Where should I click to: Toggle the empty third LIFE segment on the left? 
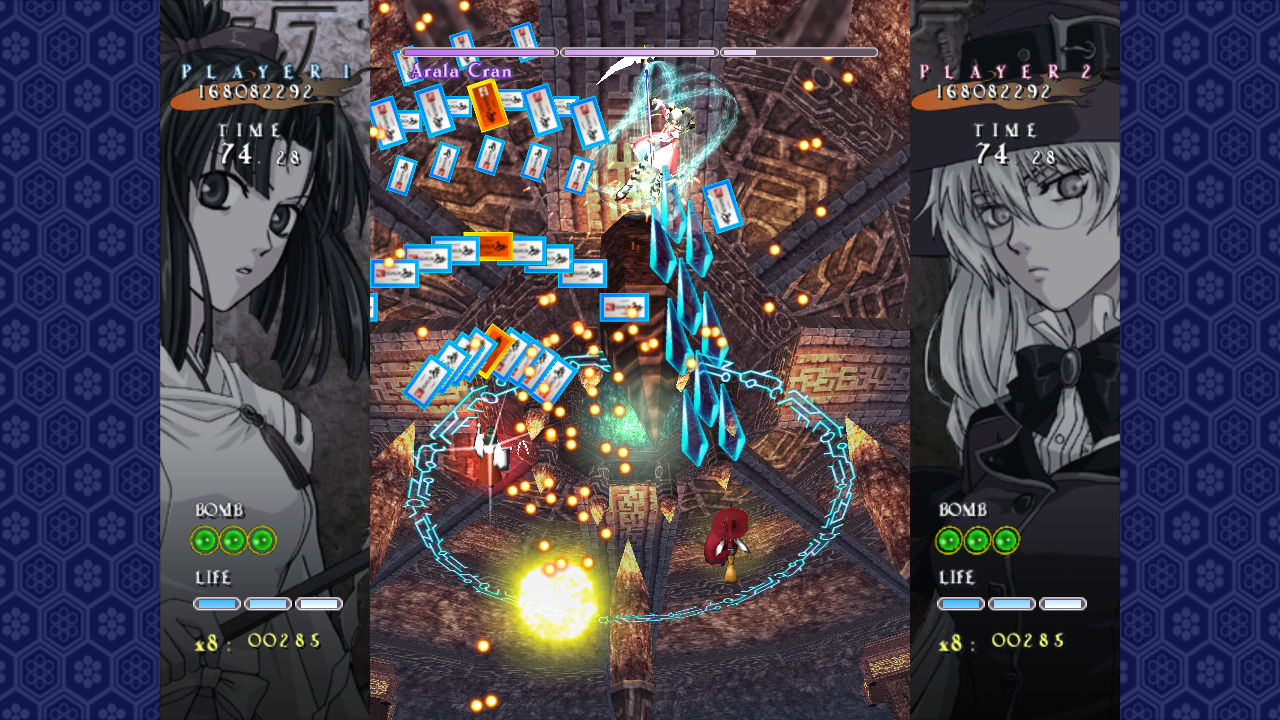pos(316,603)
